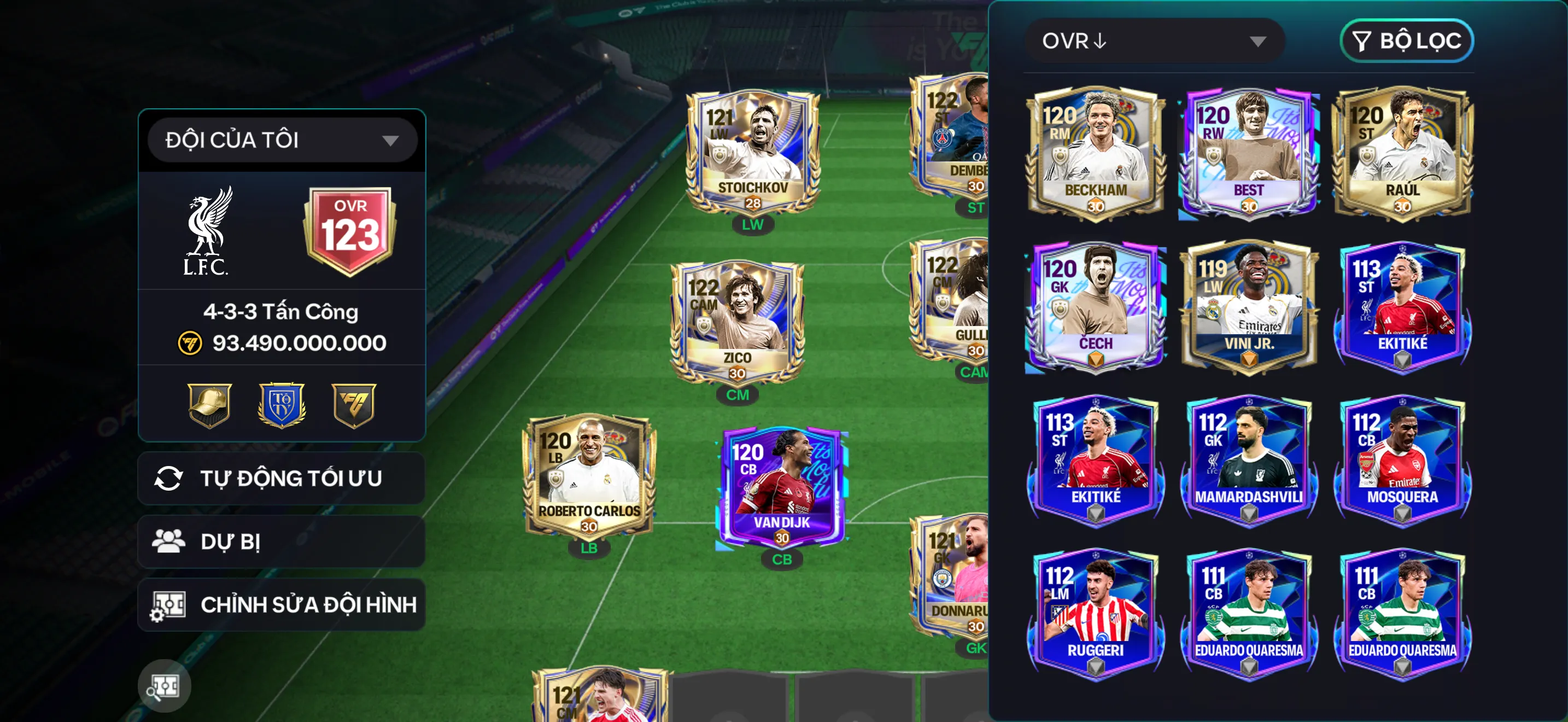Open the DỰ BỊ reserves list
Screen dimensions: 1568x722
(281, 542)
